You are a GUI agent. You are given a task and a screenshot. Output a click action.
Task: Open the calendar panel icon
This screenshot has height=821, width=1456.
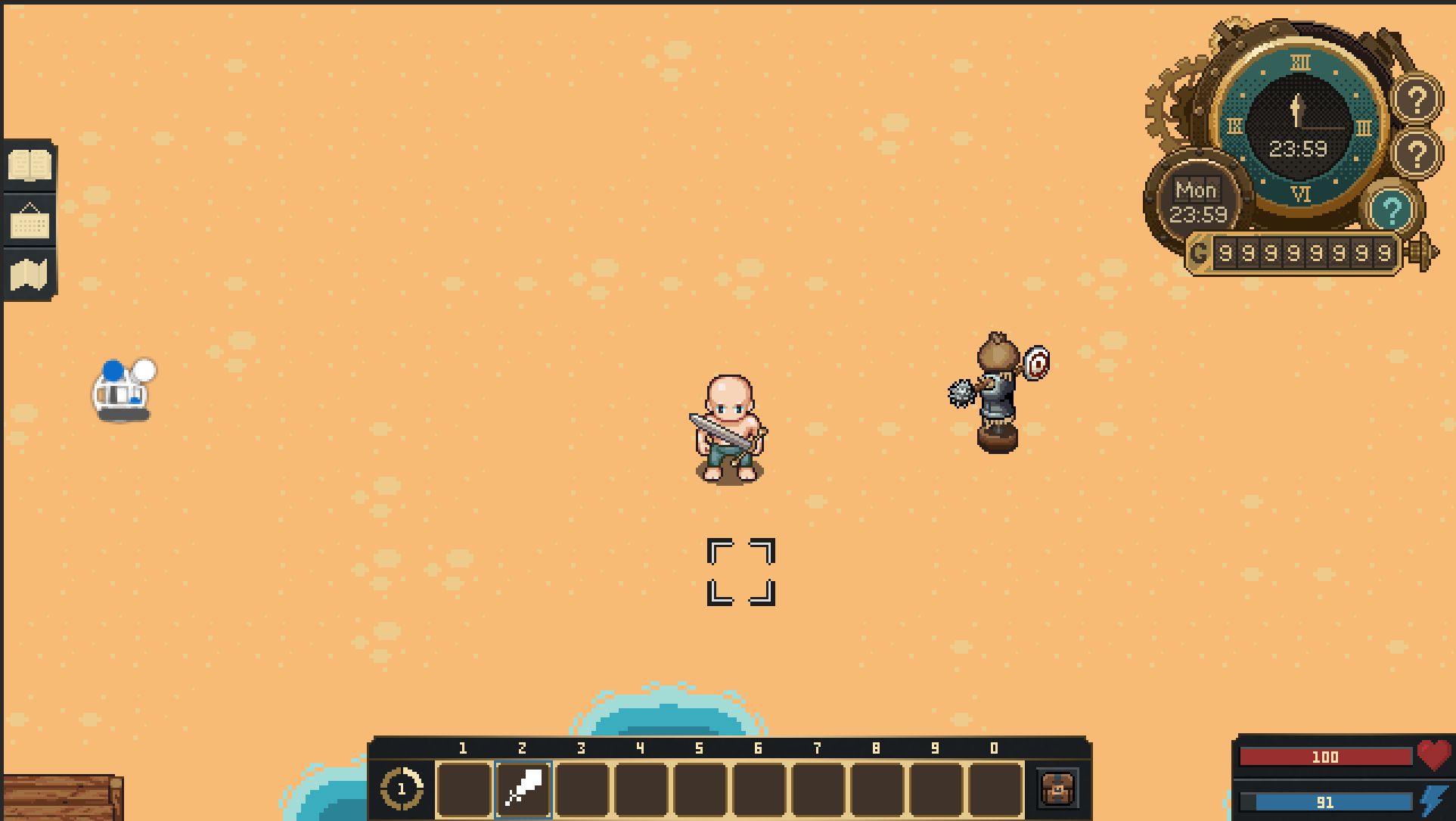28,221
